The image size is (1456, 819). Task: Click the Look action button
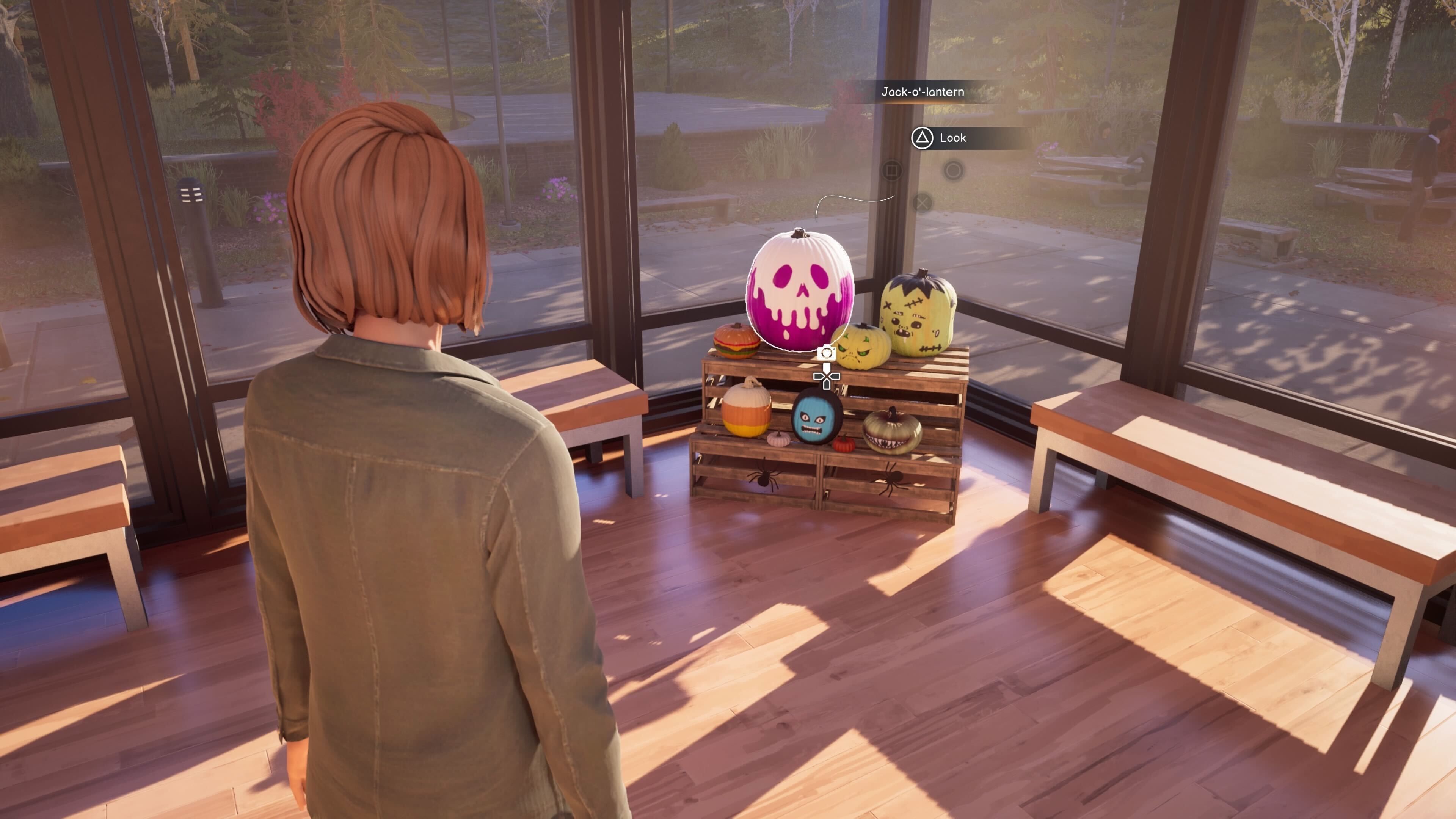(938, 138)
